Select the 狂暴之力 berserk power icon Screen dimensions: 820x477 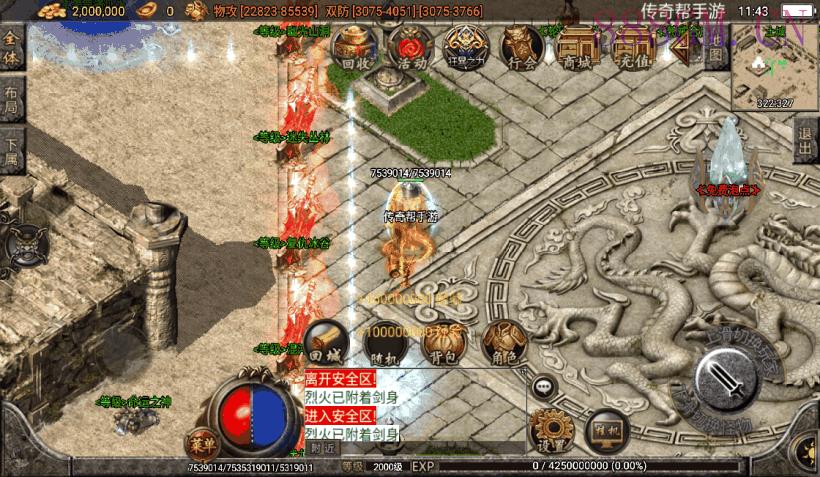465,47
